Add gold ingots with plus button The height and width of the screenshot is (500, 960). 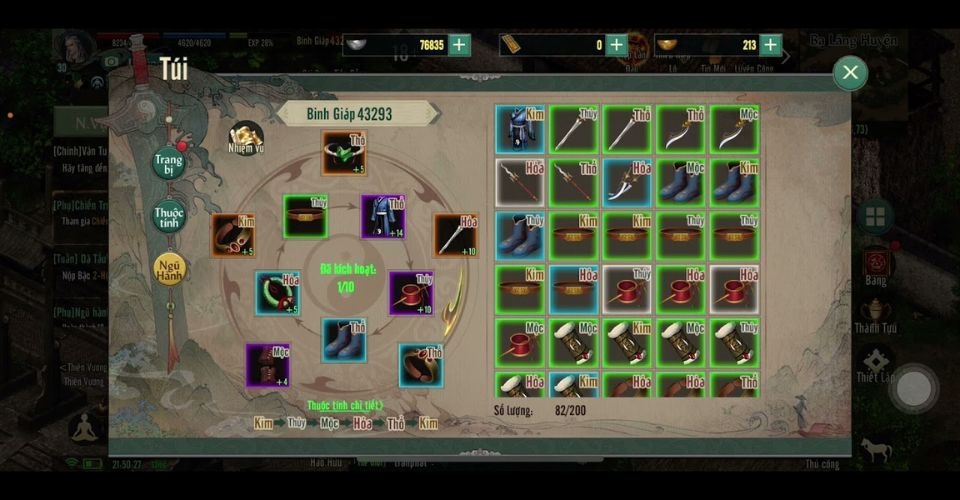tap(770, 44)
